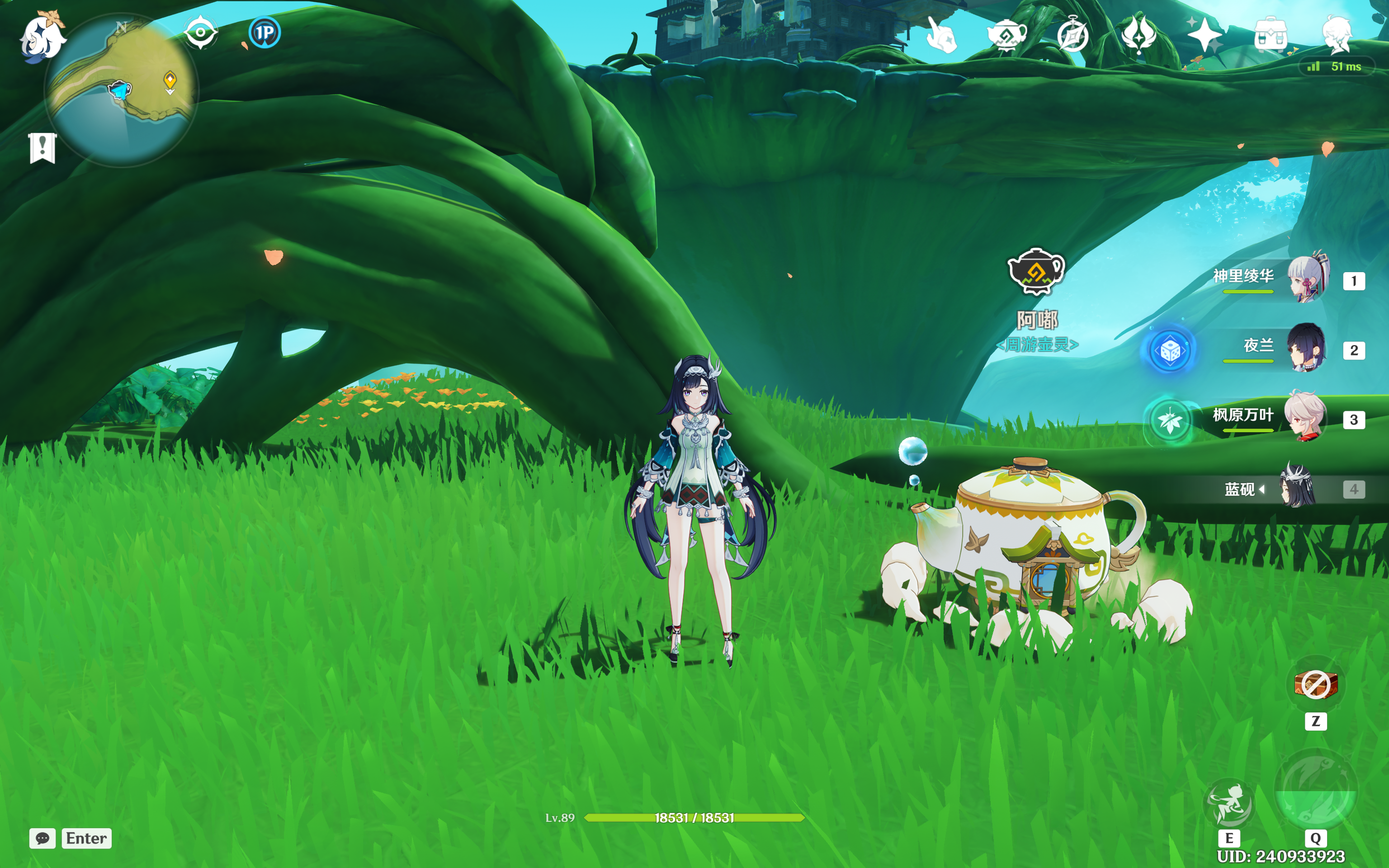Open the battle pass flame icon
Image resolution: width=1389 pixels, height=868 pixels.
pos(1139,35)
